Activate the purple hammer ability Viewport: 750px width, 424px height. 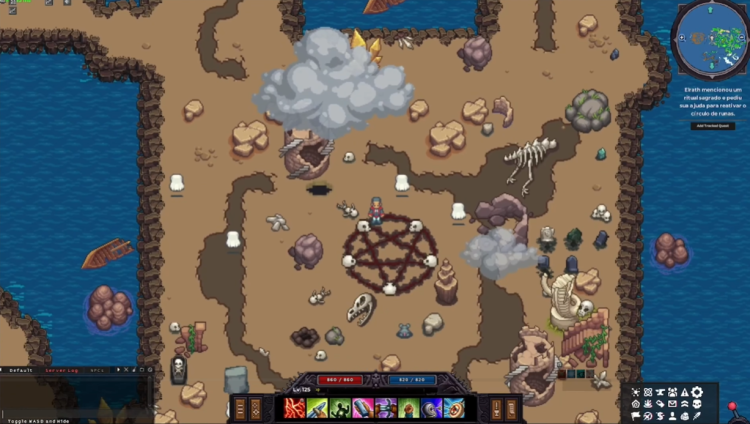385,408
